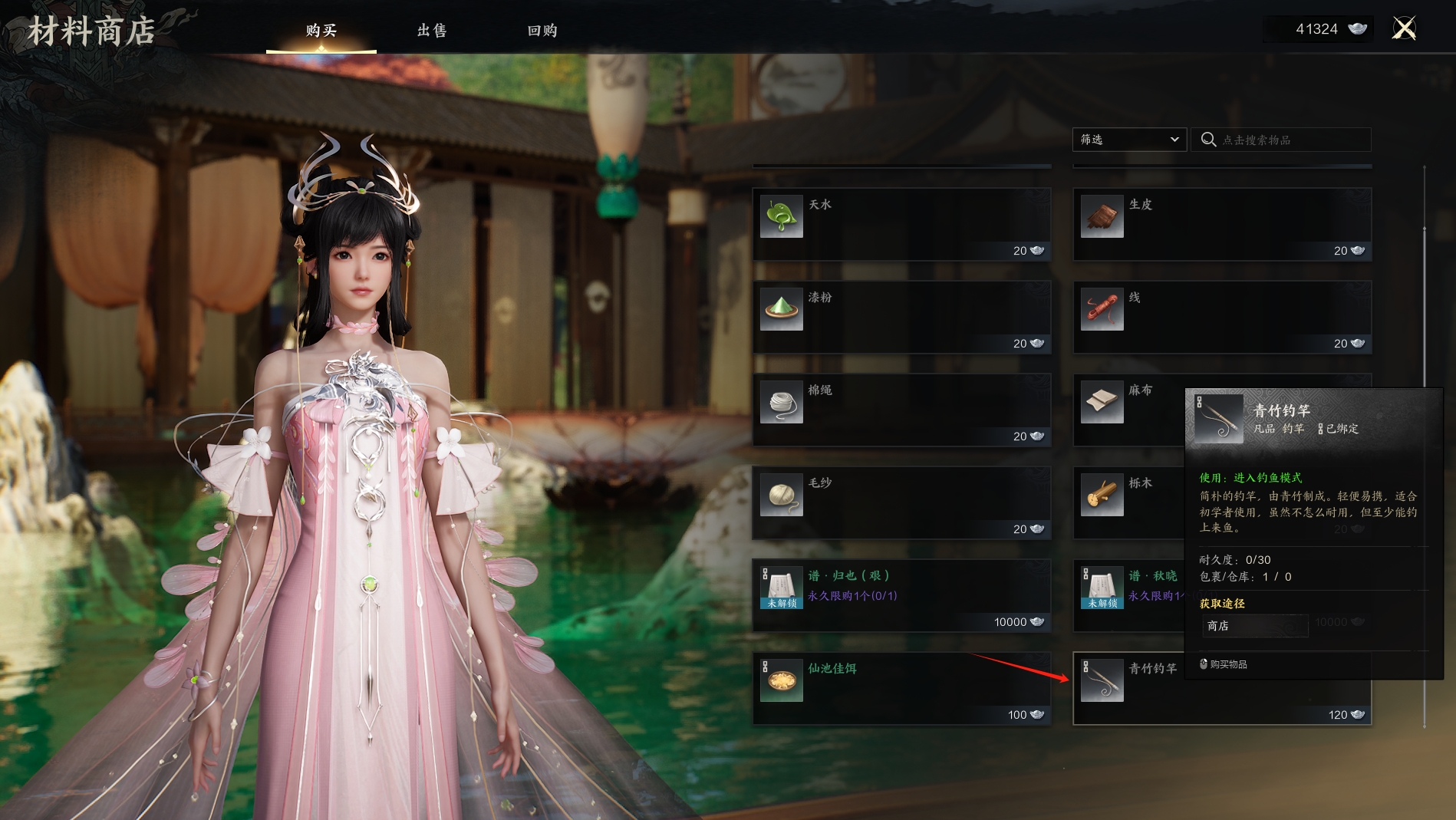Close the material shop window

point(1404,29)
